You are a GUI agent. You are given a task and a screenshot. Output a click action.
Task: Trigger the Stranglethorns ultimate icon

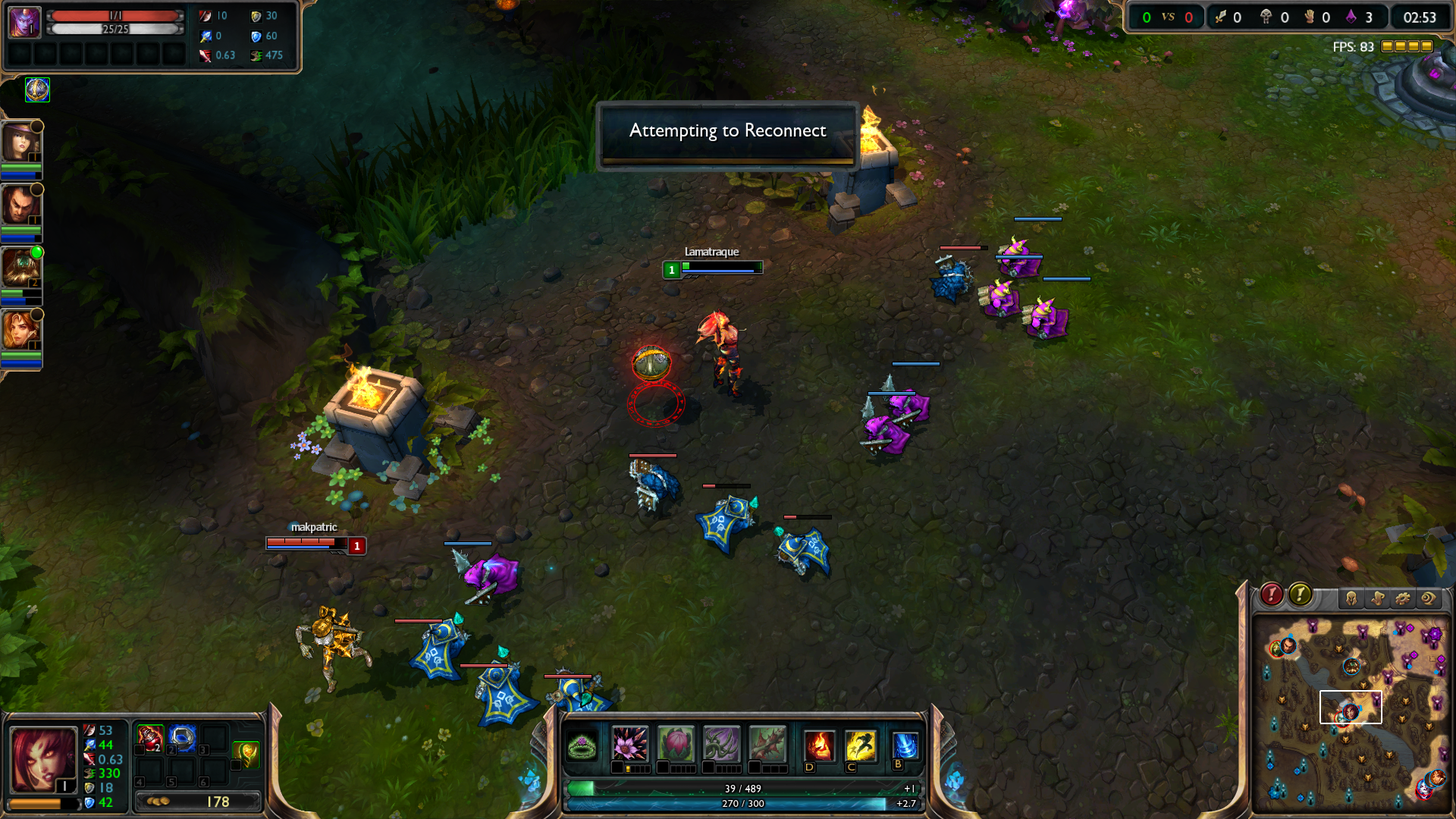click(x=767, y=743)
